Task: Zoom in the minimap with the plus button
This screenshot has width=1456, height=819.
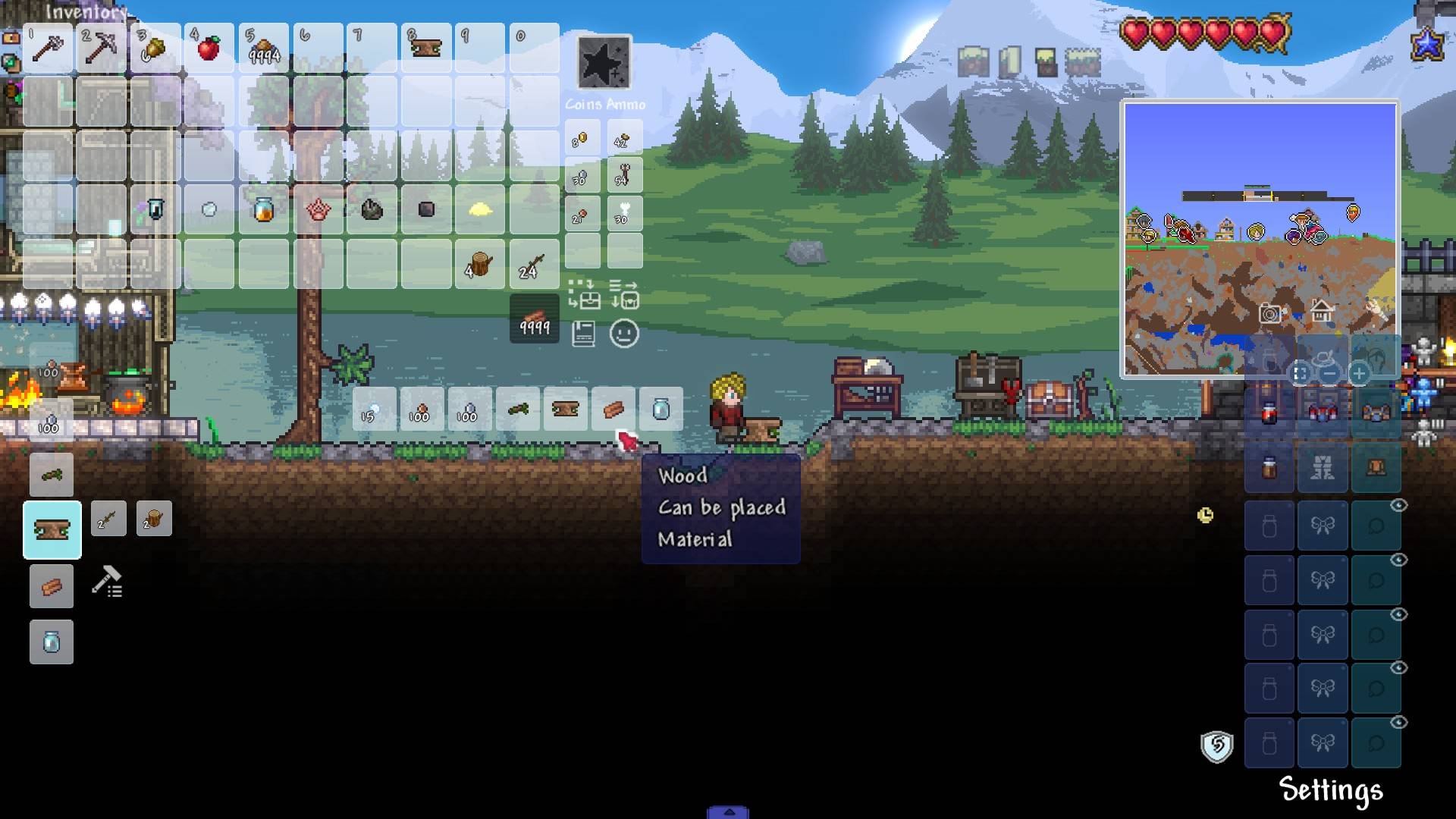Action: 1359,374
